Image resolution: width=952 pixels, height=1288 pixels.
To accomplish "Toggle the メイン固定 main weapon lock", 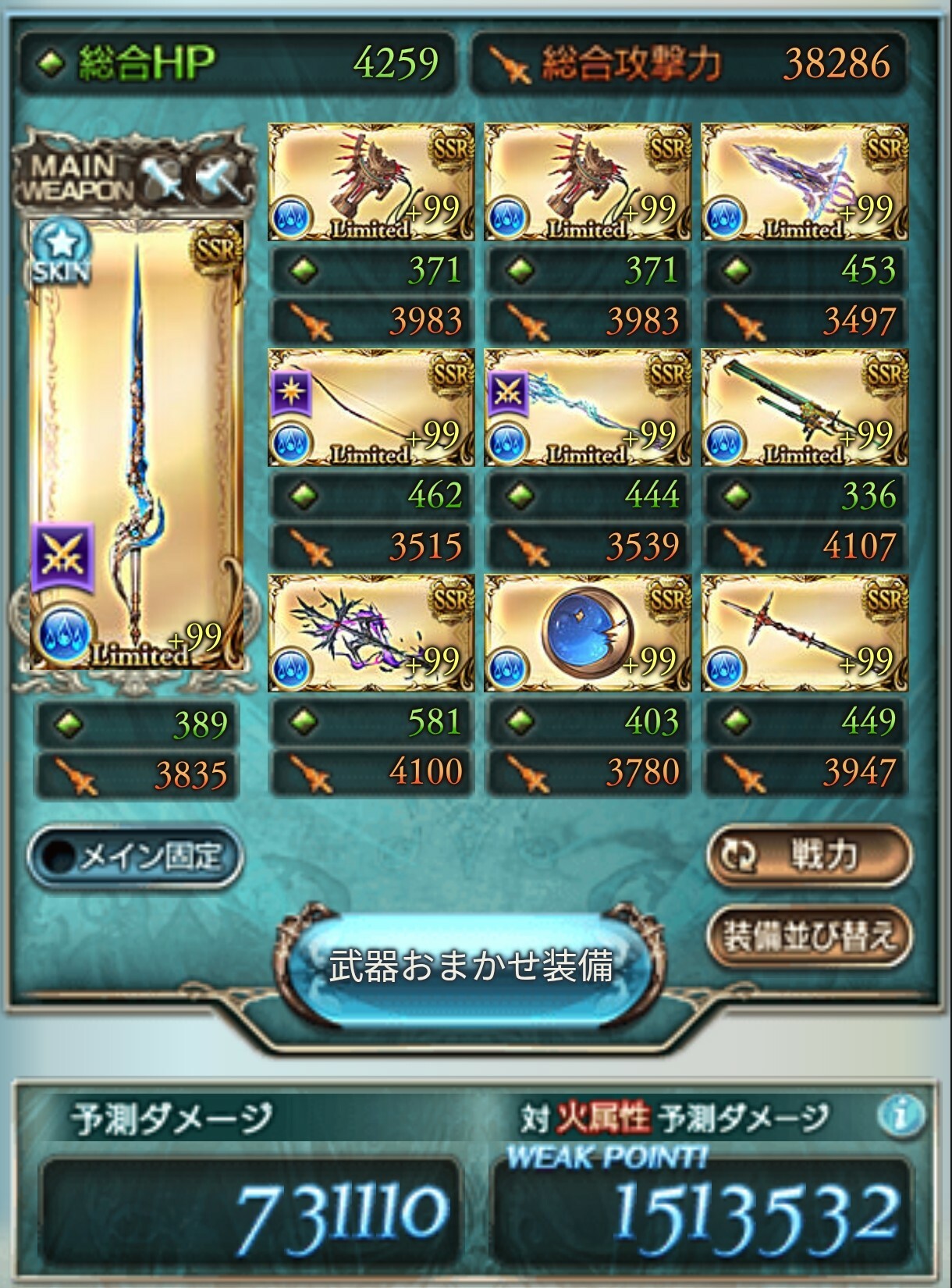I will [x=134, y=857].
